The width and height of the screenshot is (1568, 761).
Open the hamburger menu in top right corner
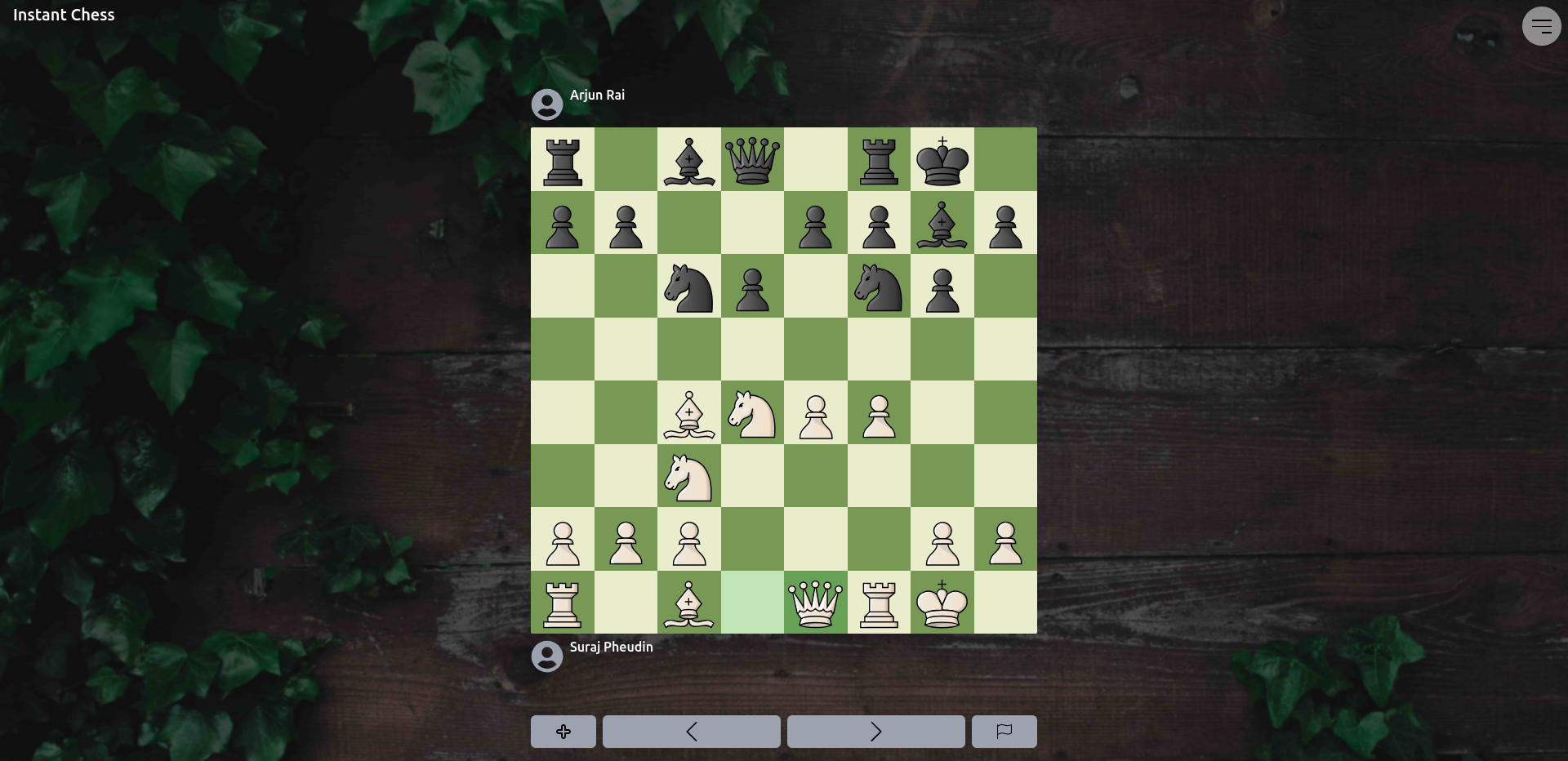pos(1541,25)
